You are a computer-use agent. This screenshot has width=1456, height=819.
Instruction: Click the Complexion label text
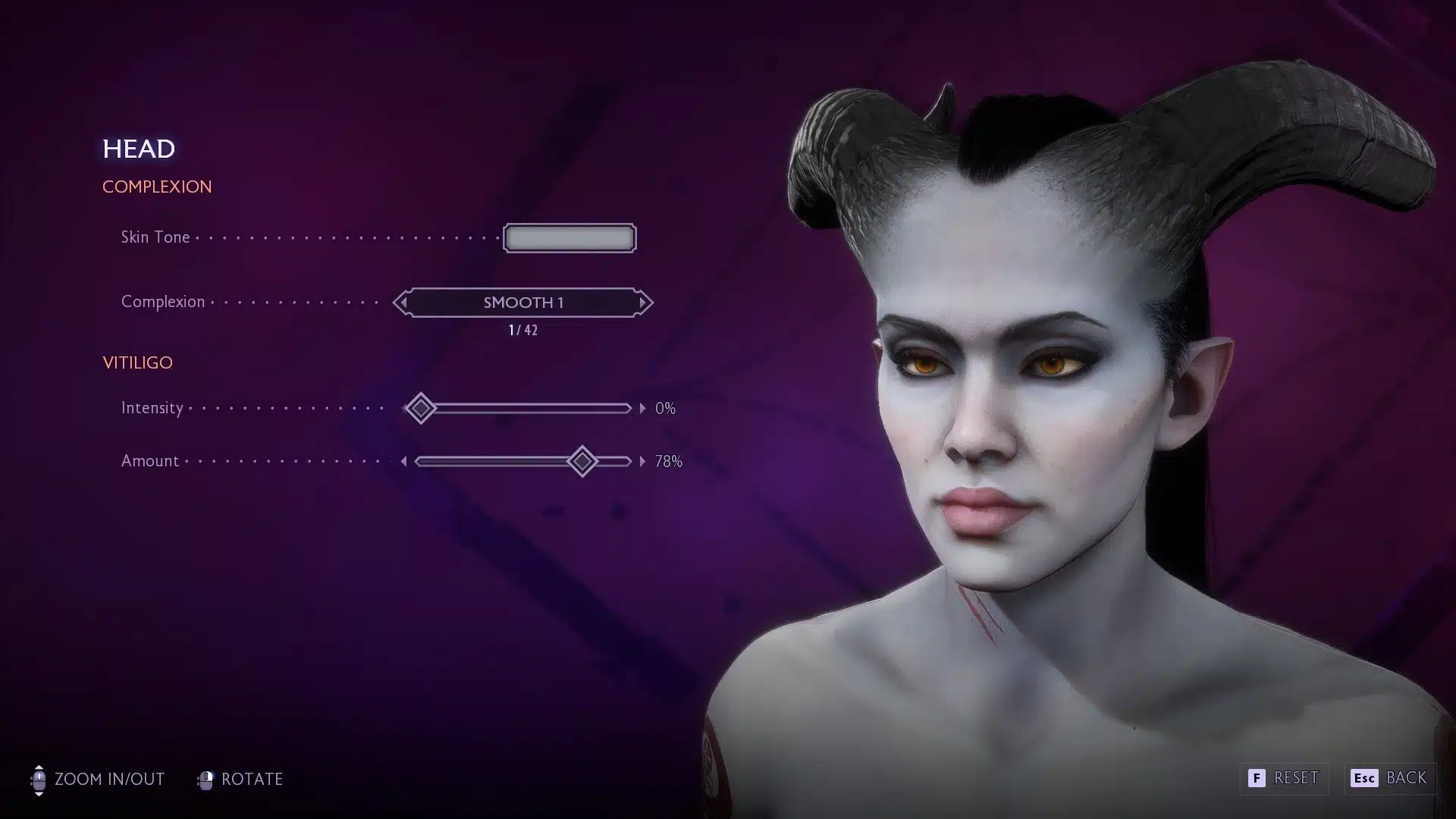(x=162, y=303)
